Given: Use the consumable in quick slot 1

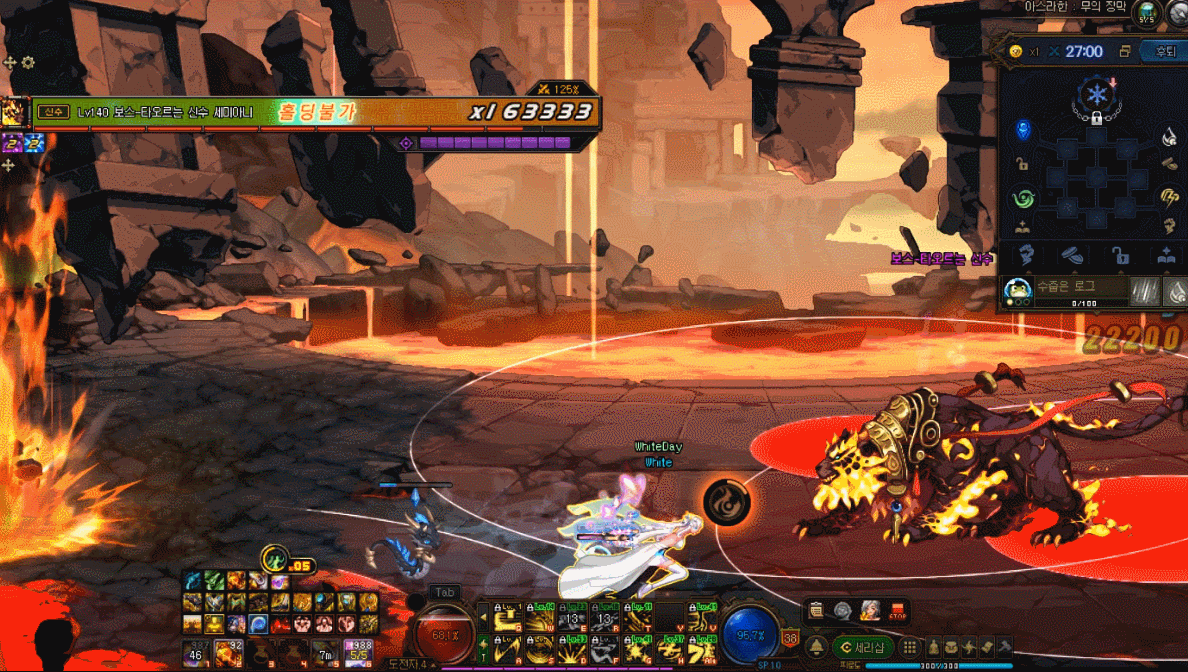Looking at the screenshot, I should [195, 651].
